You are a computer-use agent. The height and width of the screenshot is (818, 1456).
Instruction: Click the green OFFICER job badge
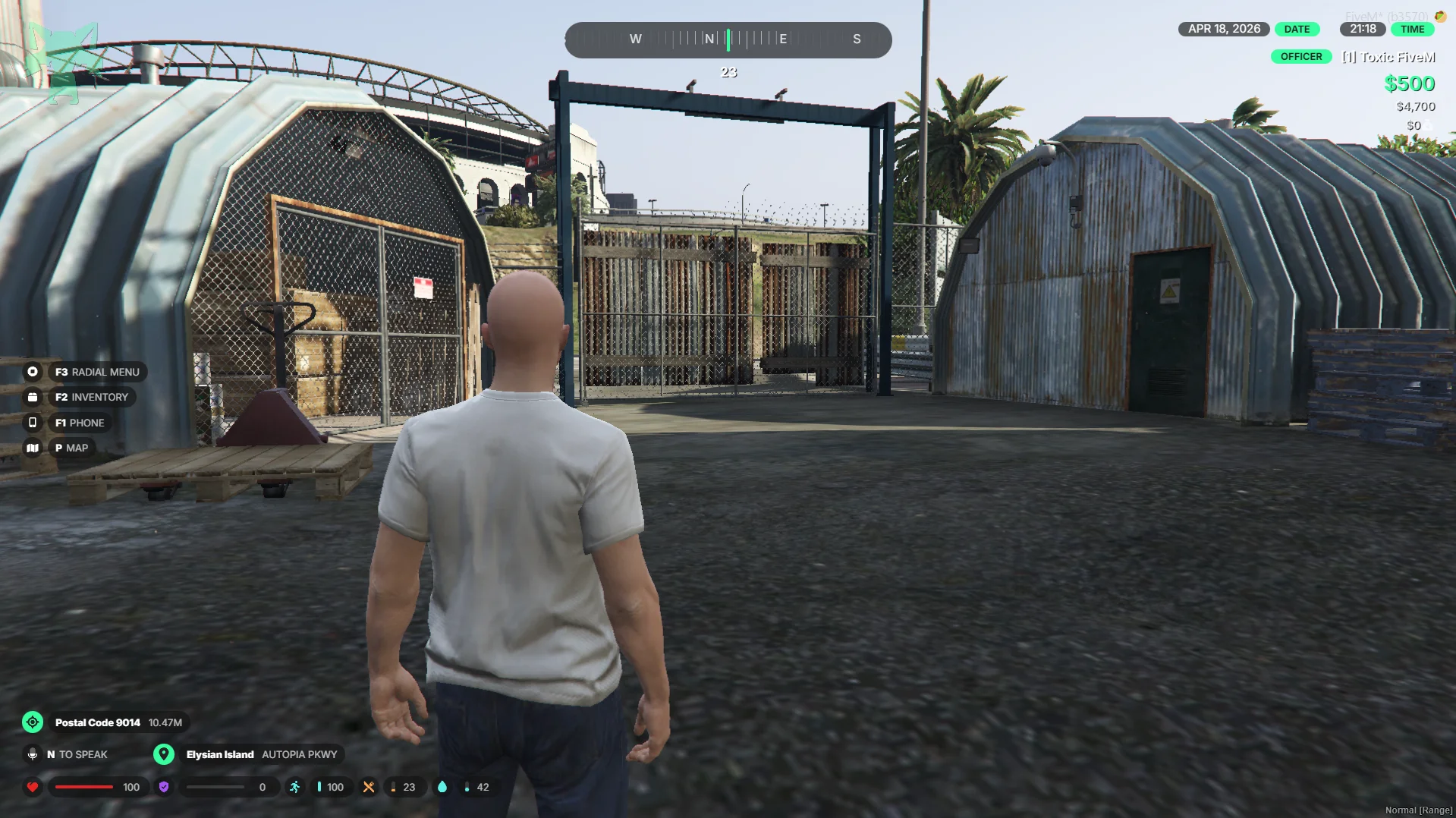(x=1300, y=57)
